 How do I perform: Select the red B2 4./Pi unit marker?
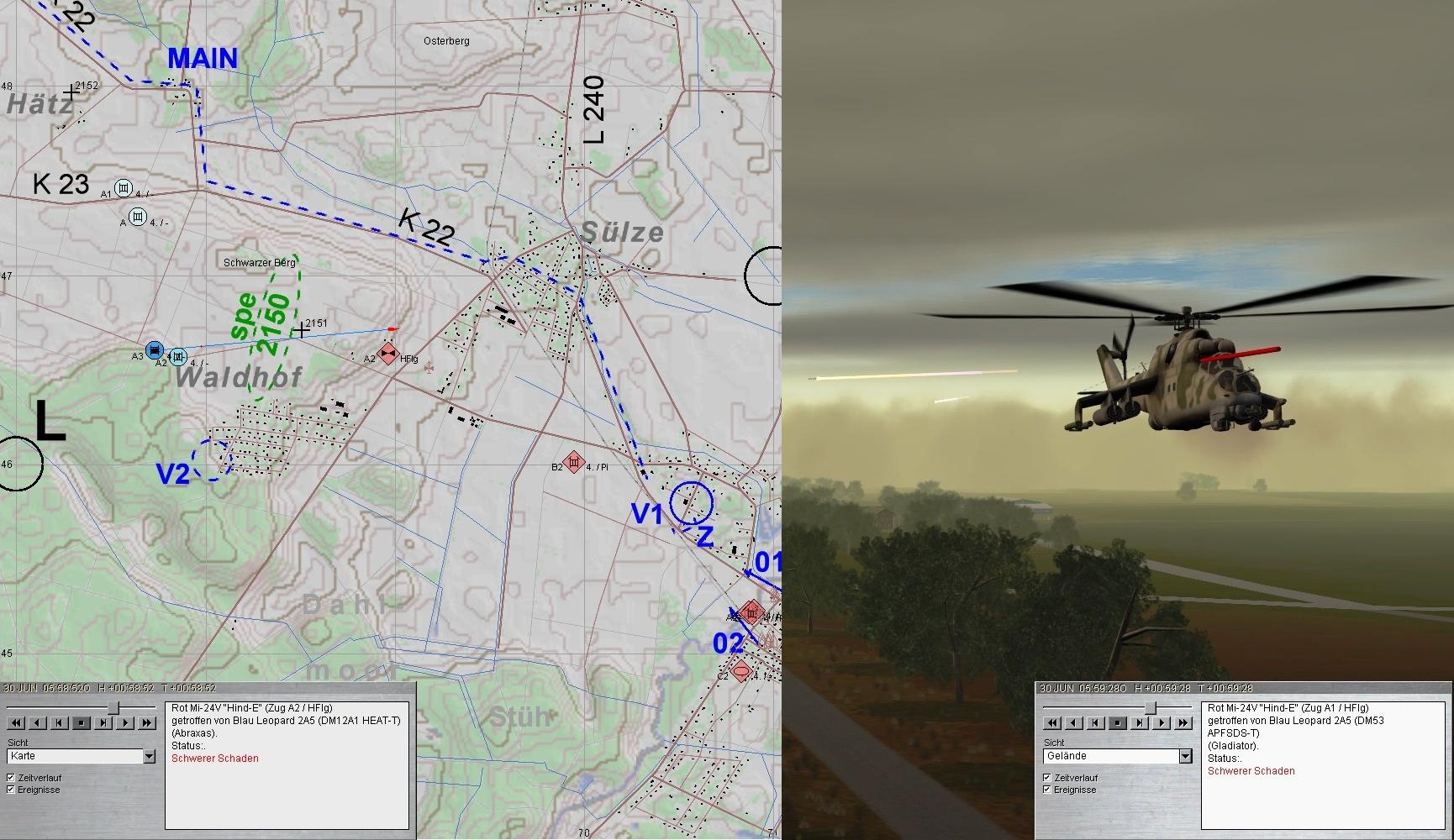tap(574, 463)
